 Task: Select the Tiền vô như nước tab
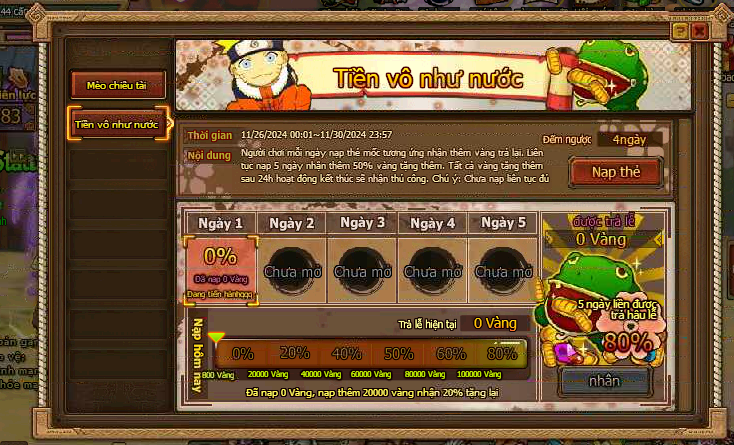(x=118, y=124)
